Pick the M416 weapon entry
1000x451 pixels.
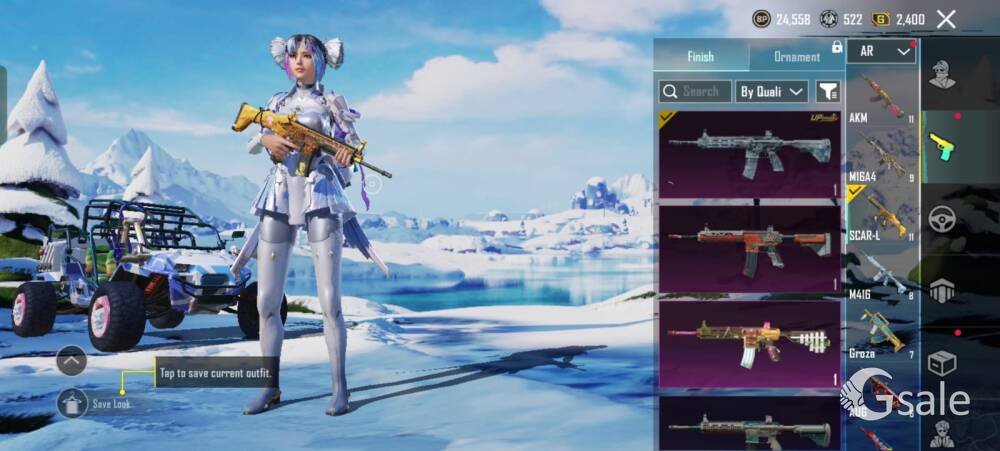point(882,273)
